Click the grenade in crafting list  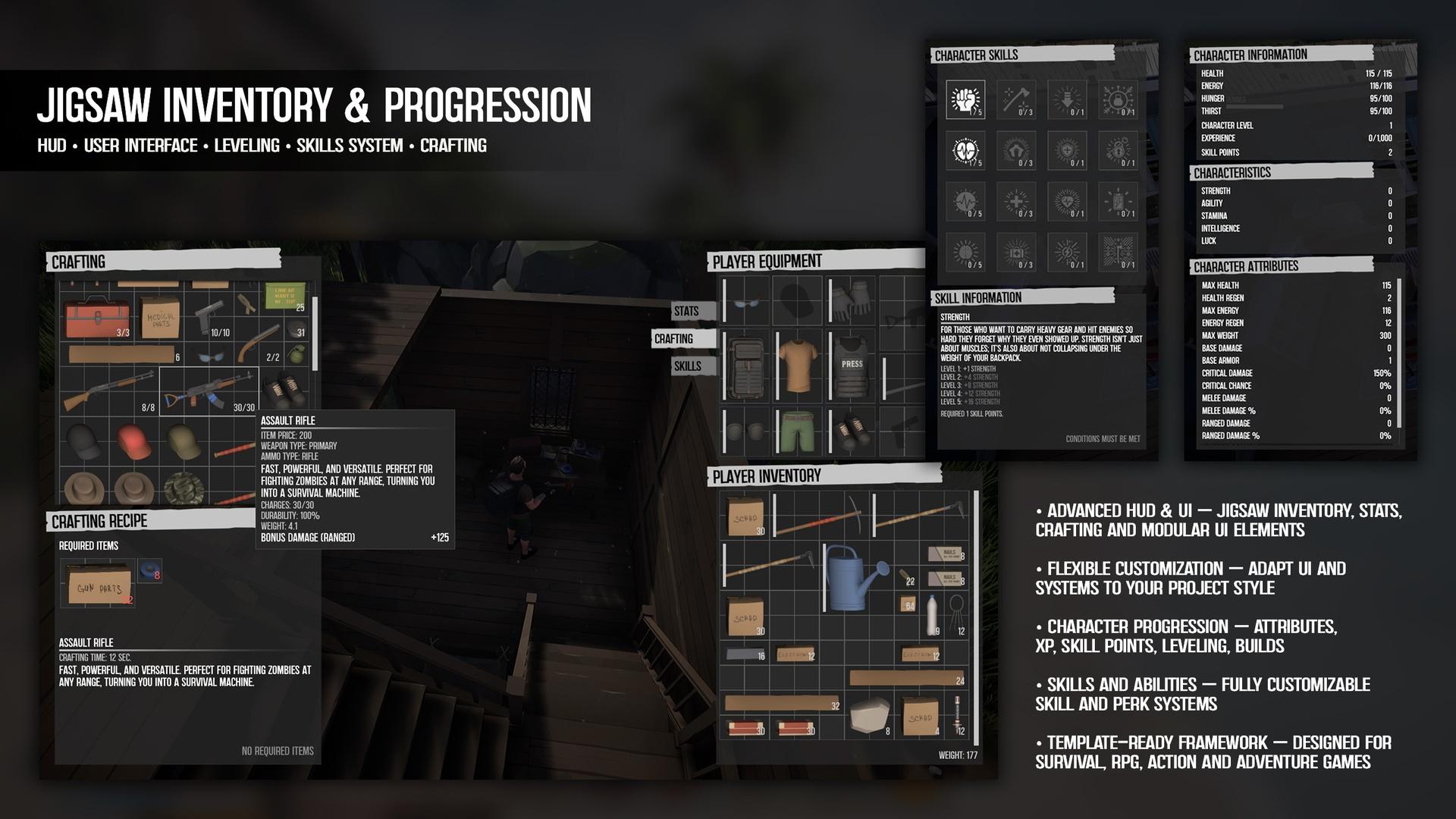(297, 355)
